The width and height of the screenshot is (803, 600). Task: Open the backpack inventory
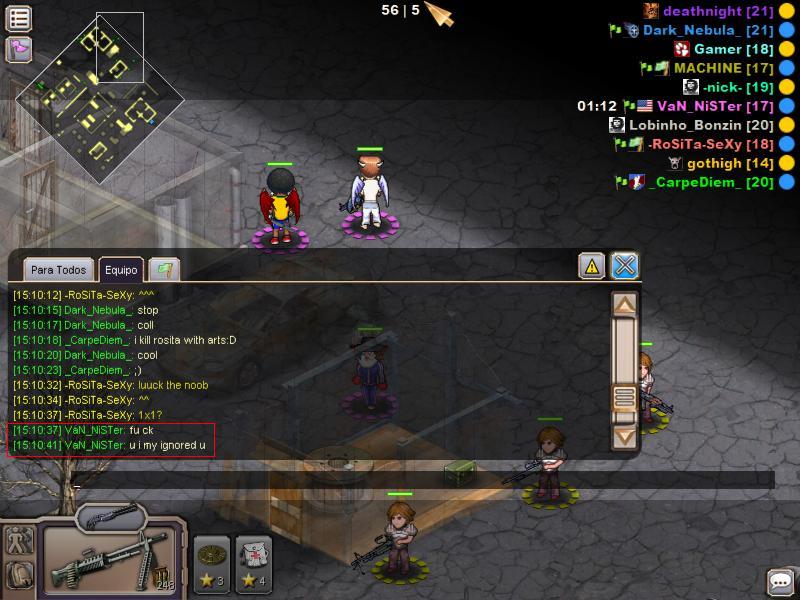pyautogui.click(x=19, y=575)
